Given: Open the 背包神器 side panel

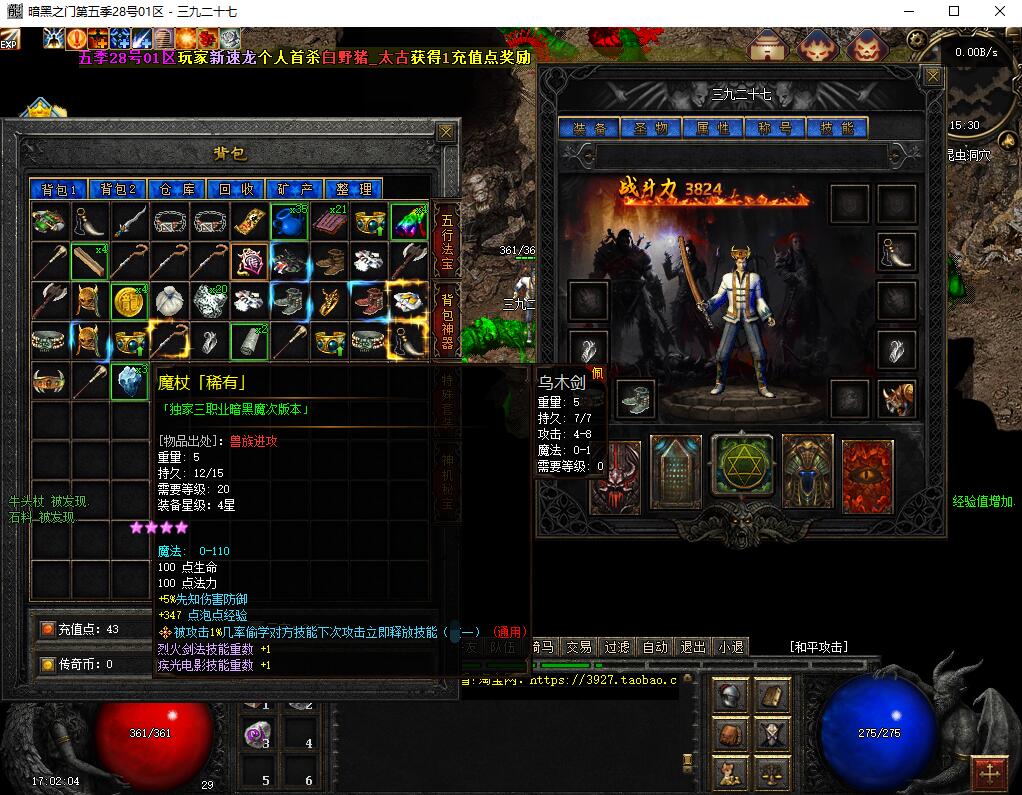Looking at the screenshot, I should pos(447,320).
